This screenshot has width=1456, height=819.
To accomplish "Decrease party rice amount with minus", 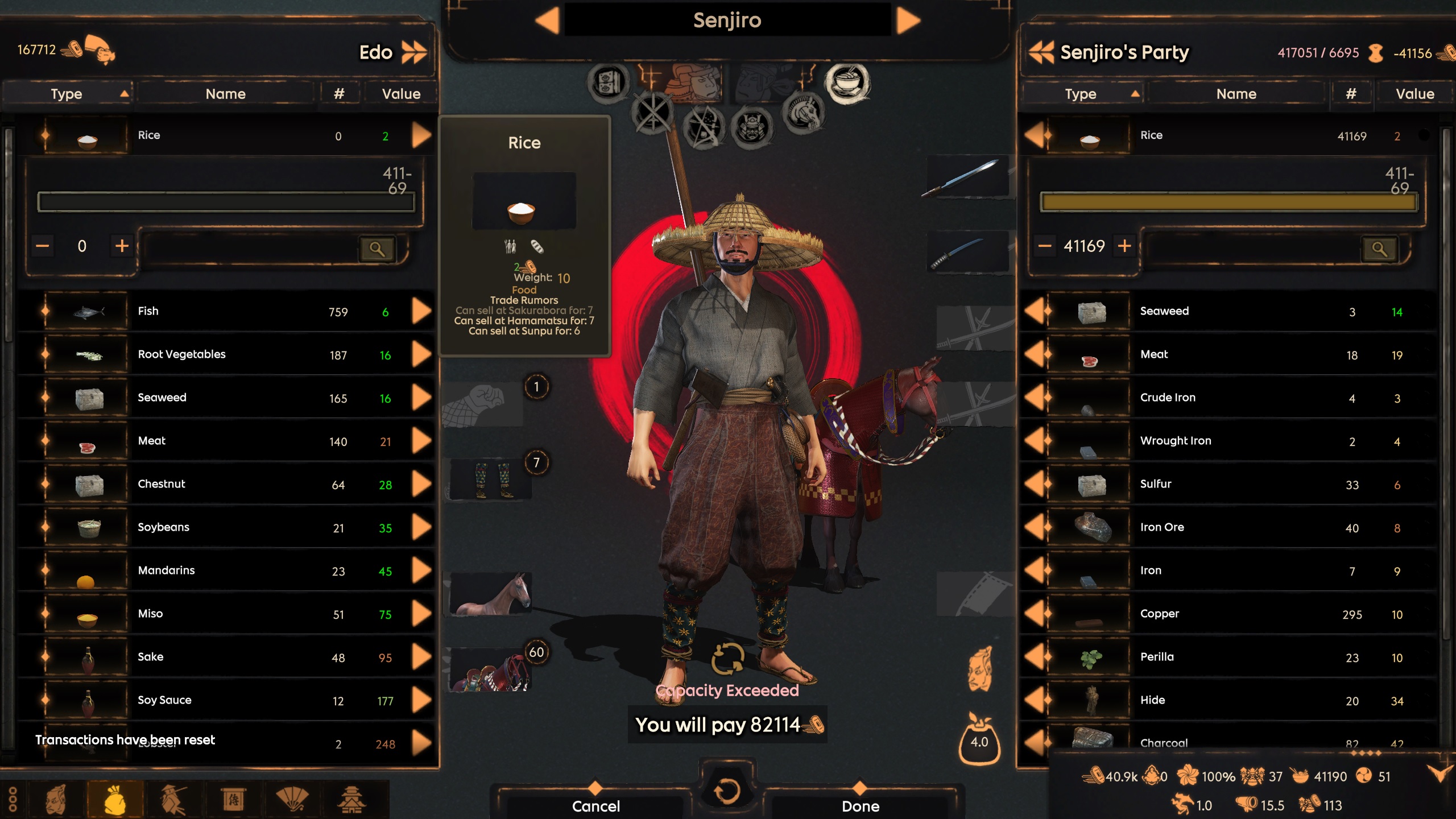I will [1045, 246].
